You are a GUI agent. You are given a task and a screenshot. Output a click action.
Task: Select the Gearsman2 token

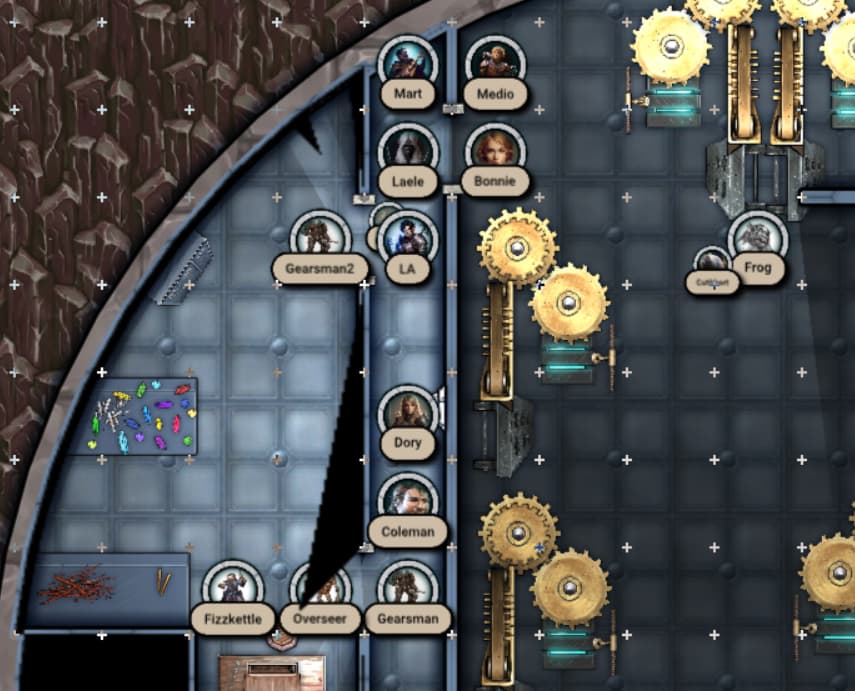[x=320, y=239]
